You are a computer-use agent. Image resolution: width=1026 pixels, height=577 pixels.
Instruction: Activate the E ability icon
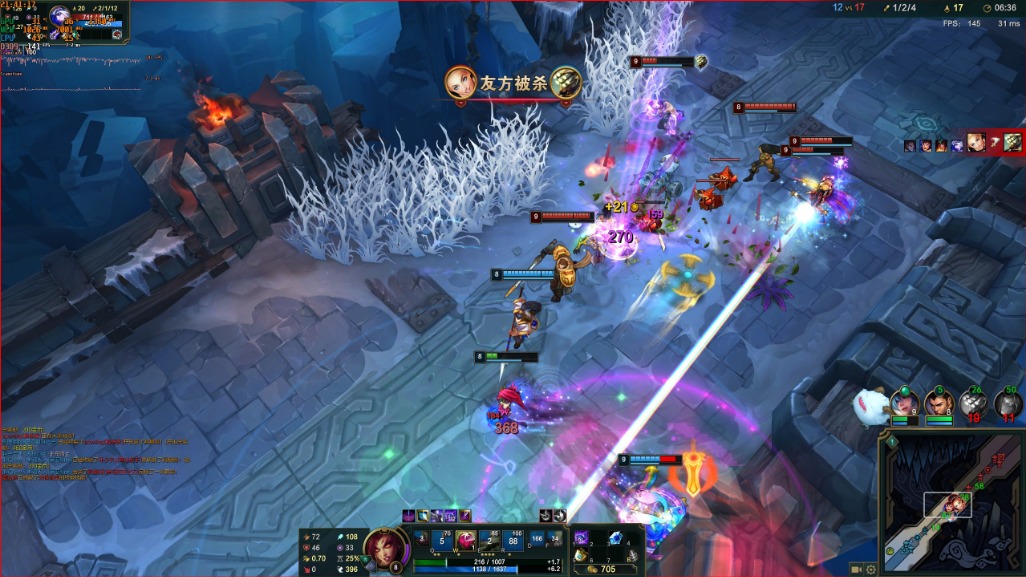pyautogui.click(x=491, y=540)
